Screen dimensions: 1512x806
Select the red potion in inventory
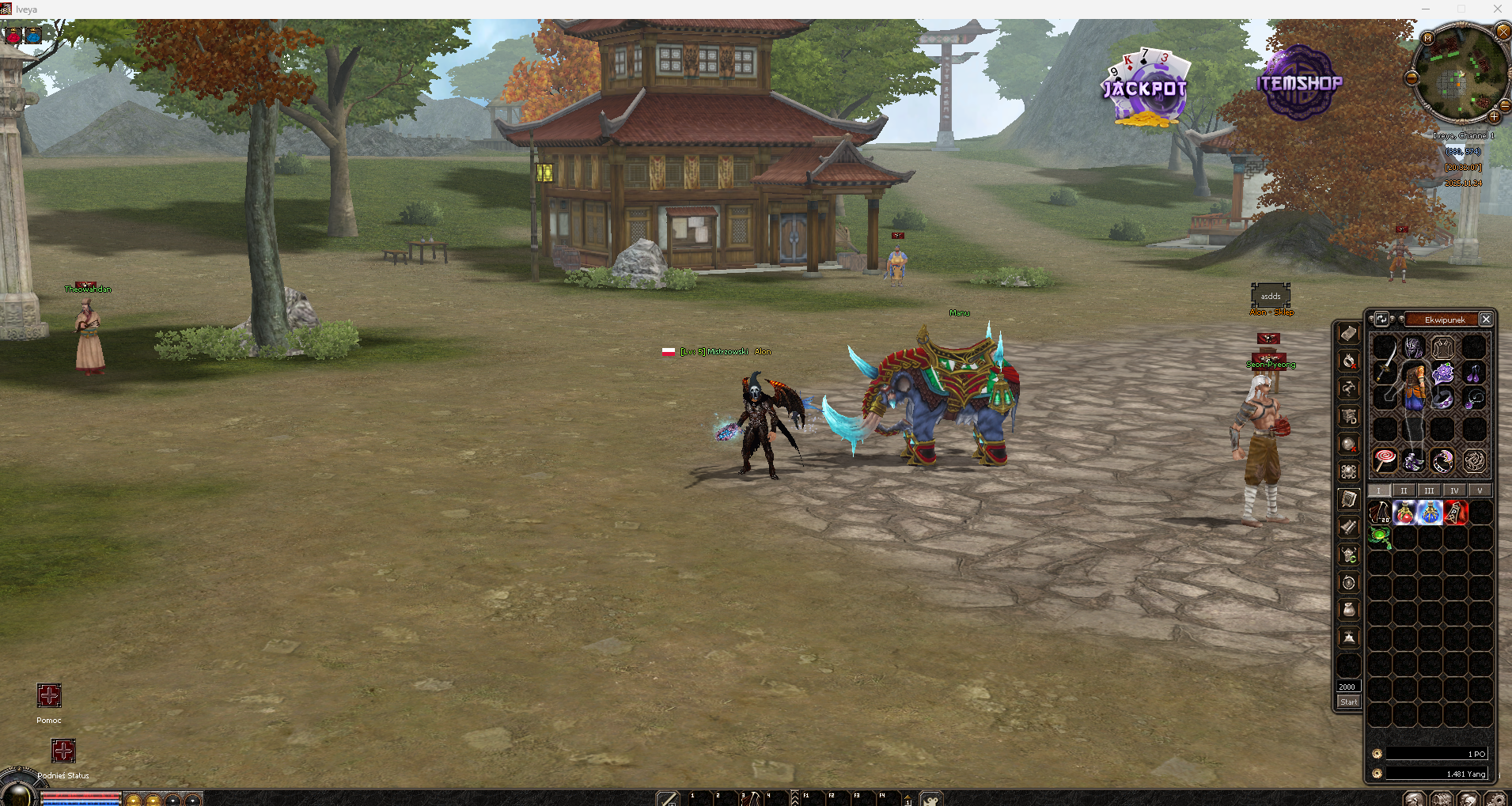point(1404,513)
